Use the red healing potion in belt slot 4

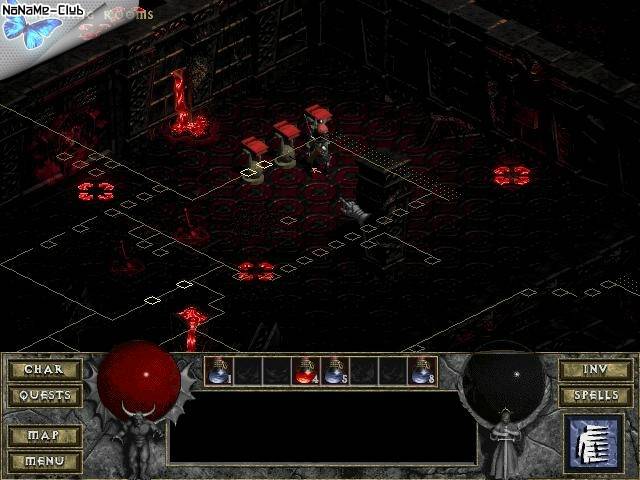[x=306, y=371]
